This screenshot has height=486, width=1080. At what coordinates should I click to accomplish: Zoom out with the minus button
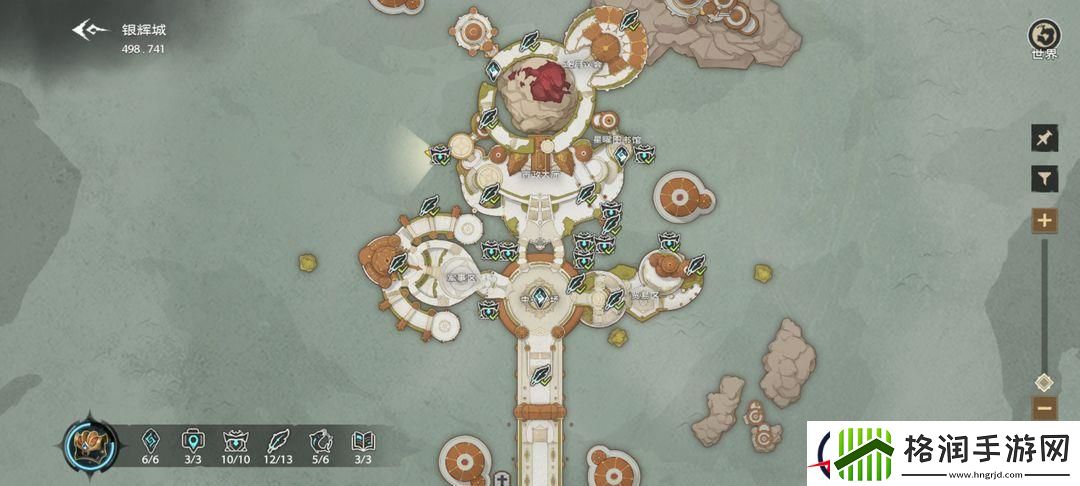click(1044, 408)
